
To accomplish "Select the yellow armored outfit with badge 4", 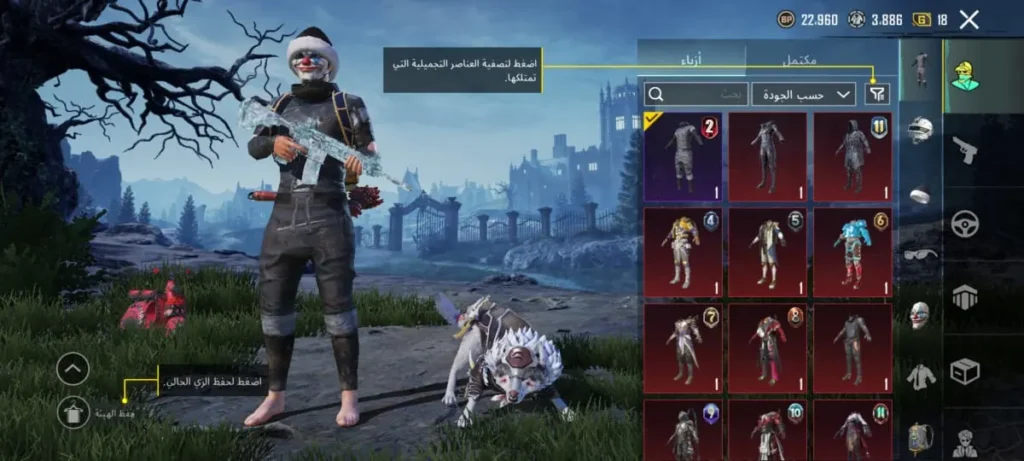I will point(685,250).
